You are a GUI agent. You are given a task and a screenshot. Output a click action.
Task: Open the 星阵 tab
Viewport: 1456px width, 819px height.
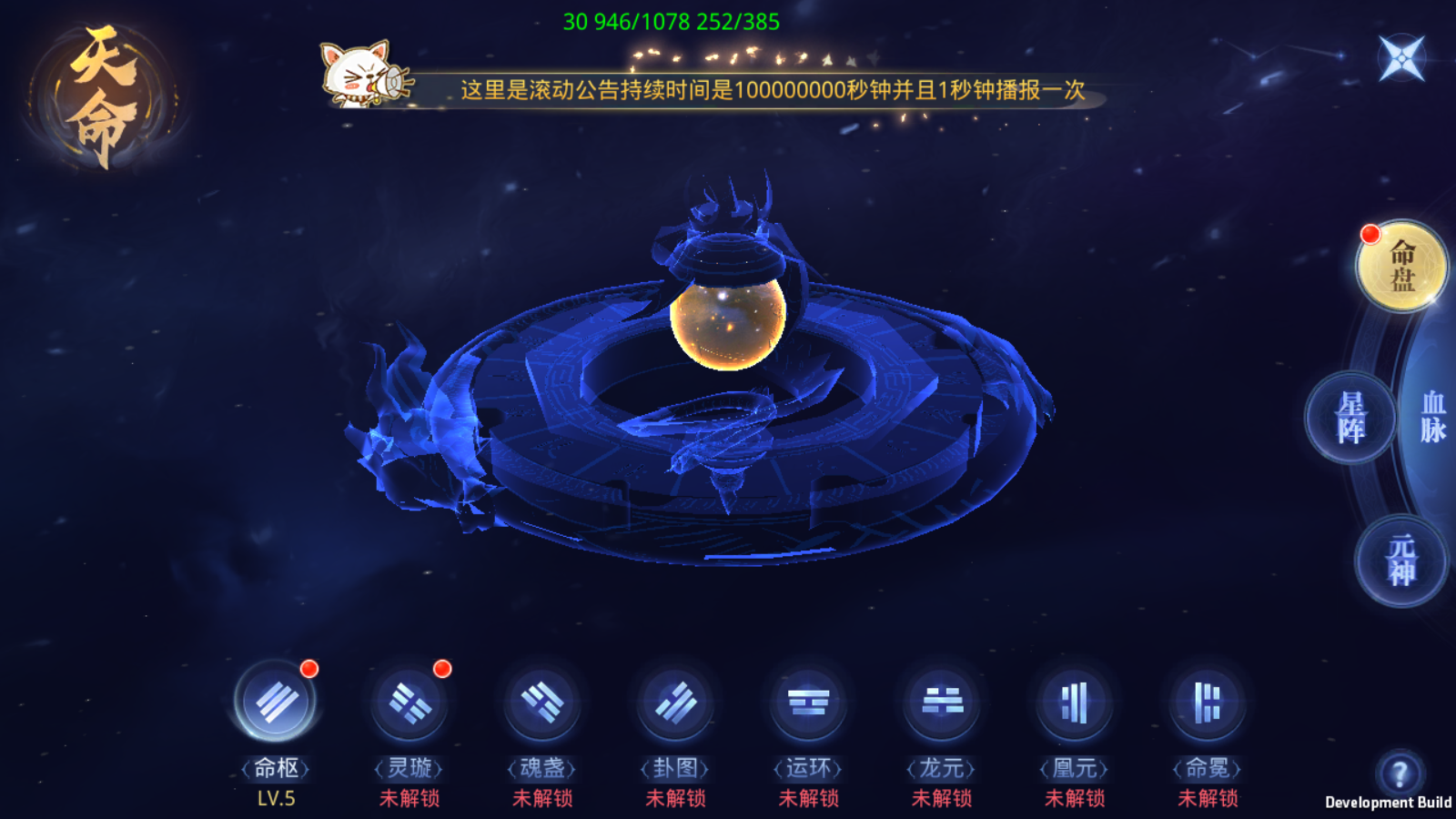pyautogui.click(x=1350, y=418)
